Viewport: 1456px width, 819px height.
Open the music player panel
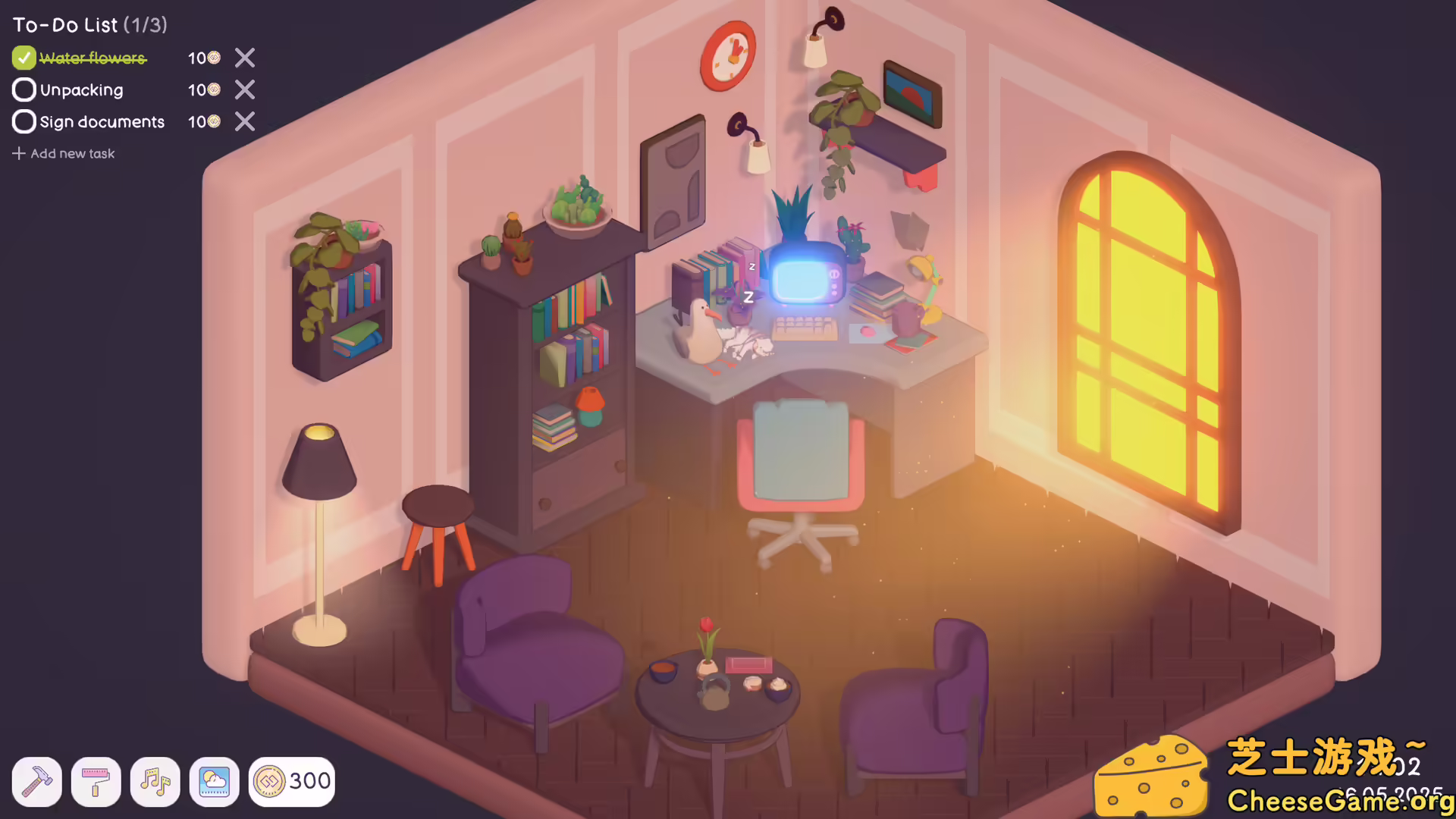155,782
